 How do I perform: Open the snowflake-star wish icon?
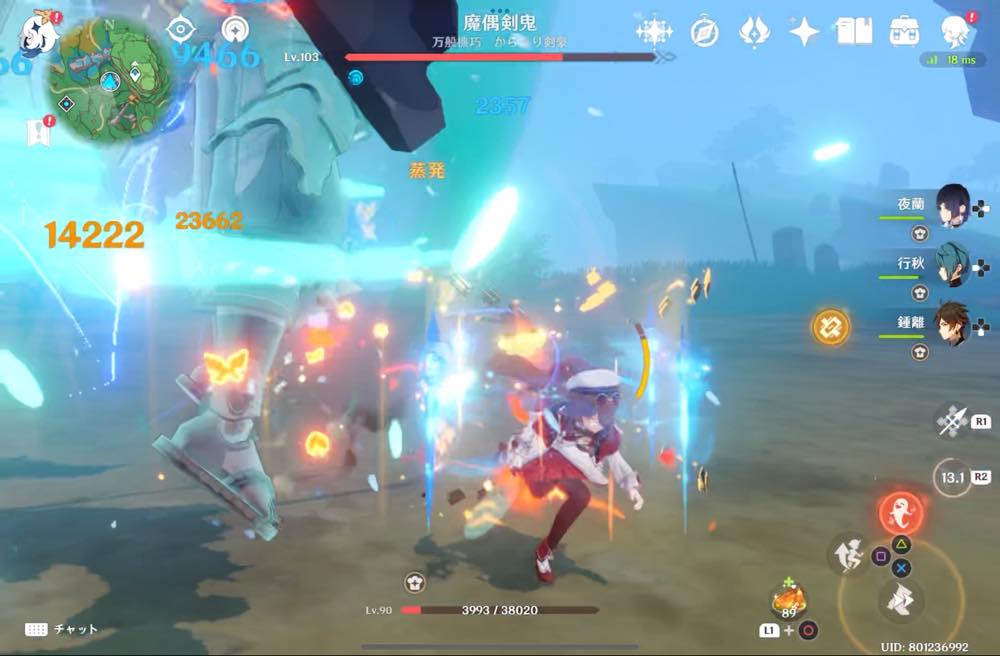pos(654,32)
